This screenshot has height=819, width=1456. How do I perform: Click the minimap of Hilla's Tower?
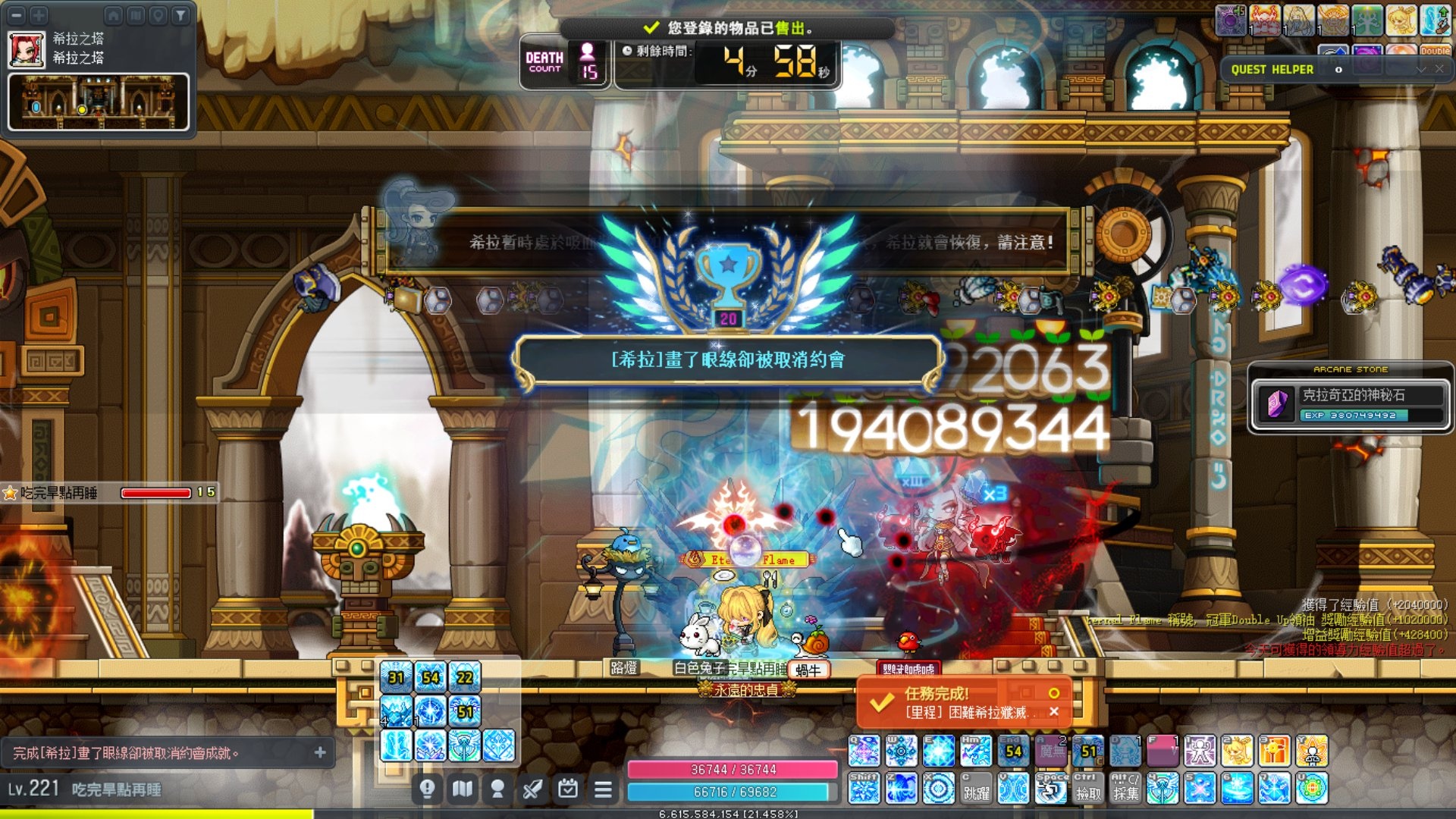[99, 102]
